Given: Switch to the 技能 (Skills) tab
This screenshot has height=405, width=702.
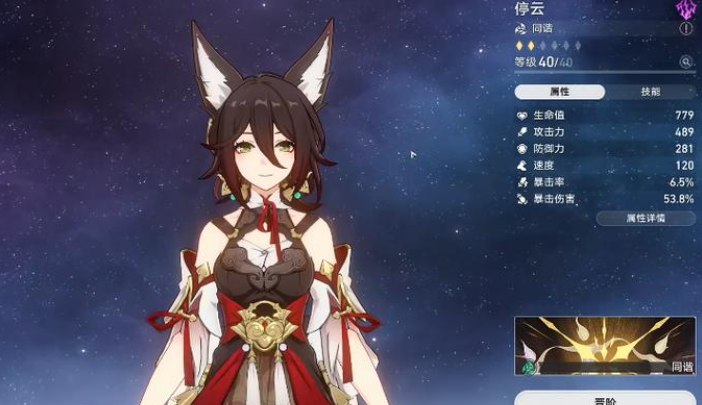Looking at the screenshot, I should [650, 92].
